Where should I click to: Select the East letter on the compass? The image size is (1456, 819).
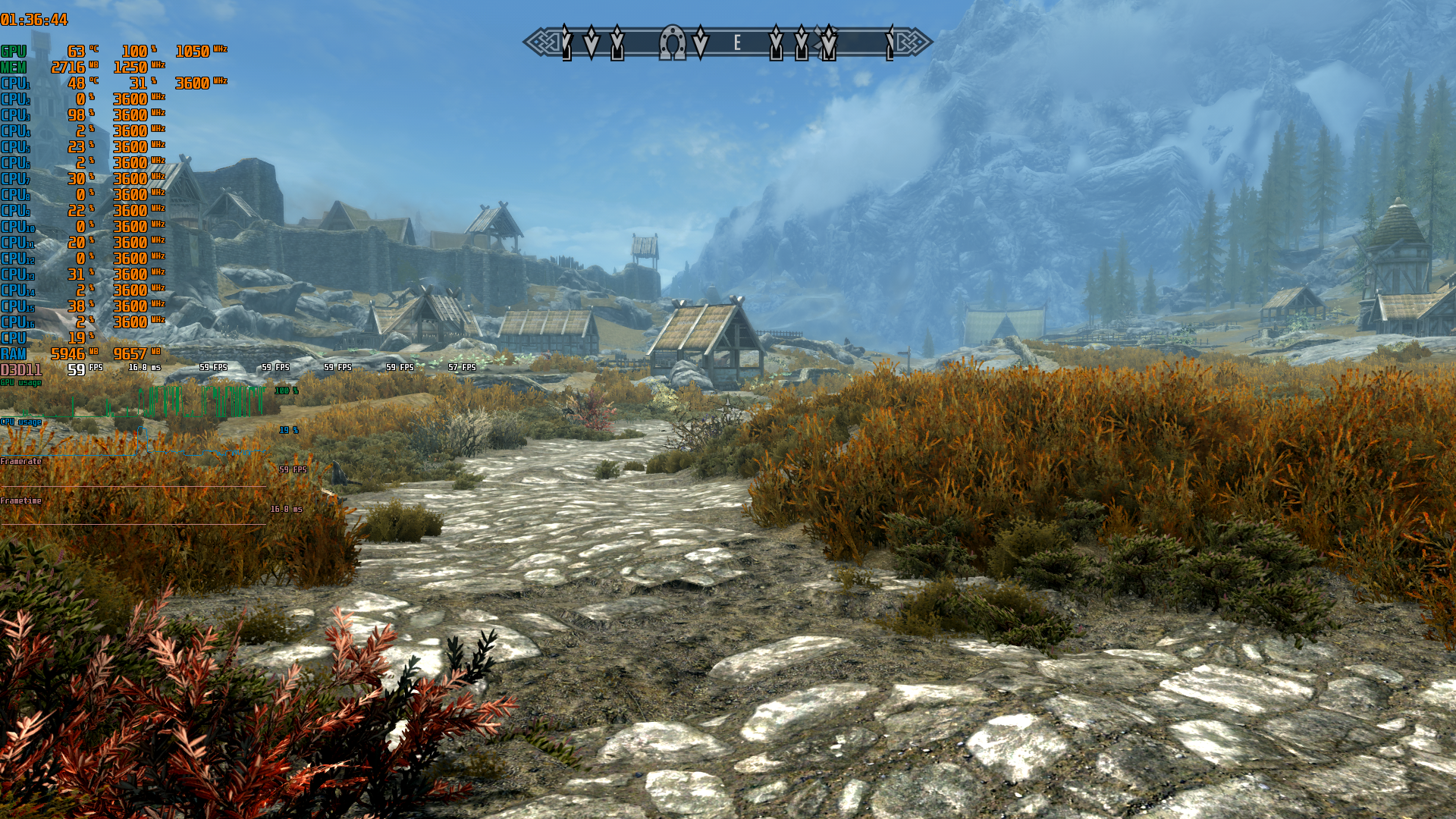(737, 43)
